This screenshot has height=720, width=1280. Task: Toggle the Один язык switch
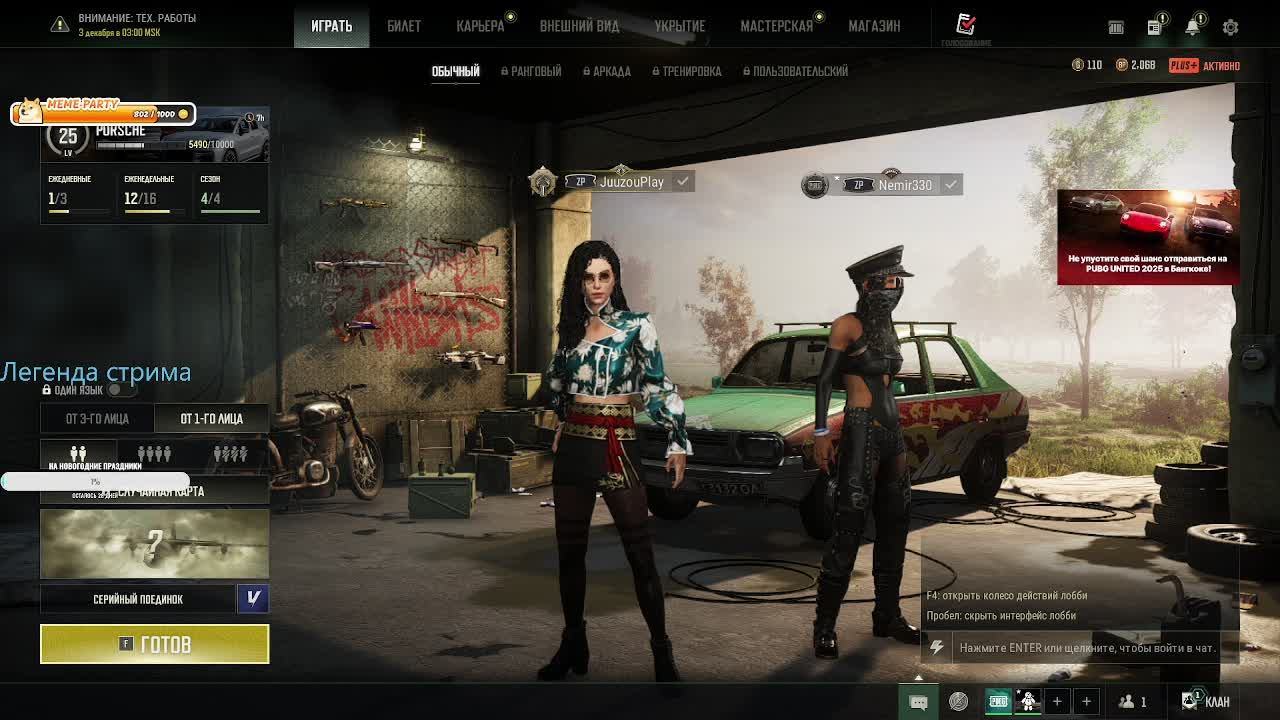(x=119, y=390)
